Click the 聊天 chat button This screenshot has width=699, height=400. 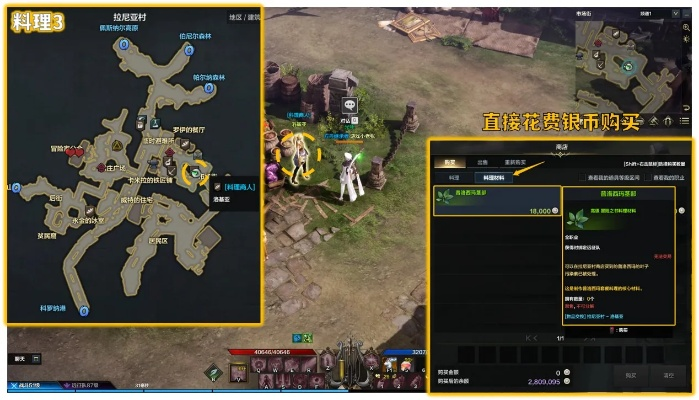(x=21, y=358)
